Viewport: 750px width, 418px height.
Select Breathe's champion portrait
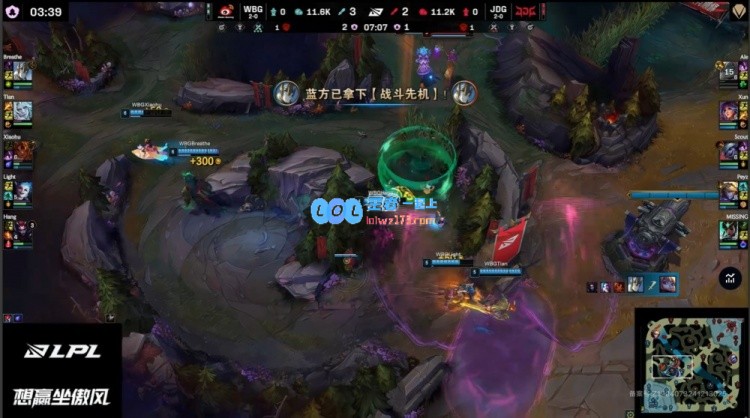(22, 73)
